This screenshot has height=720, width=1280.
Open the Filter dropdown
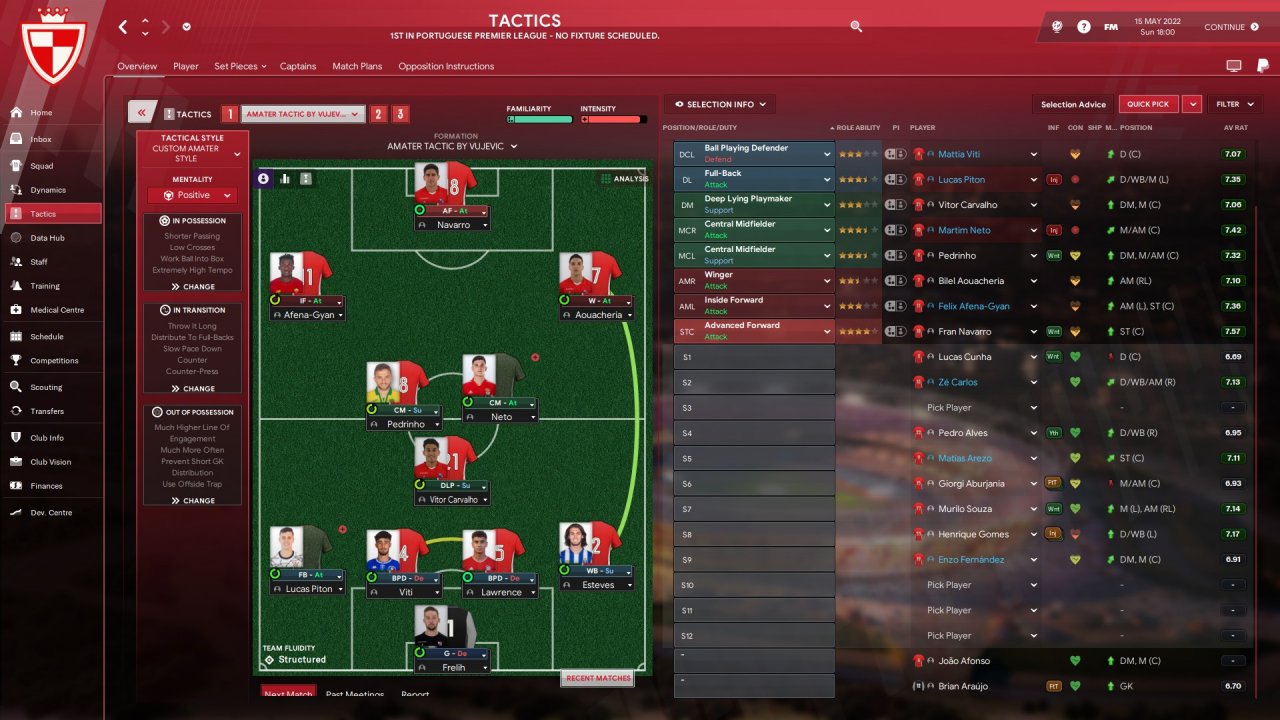[1232, 104]
